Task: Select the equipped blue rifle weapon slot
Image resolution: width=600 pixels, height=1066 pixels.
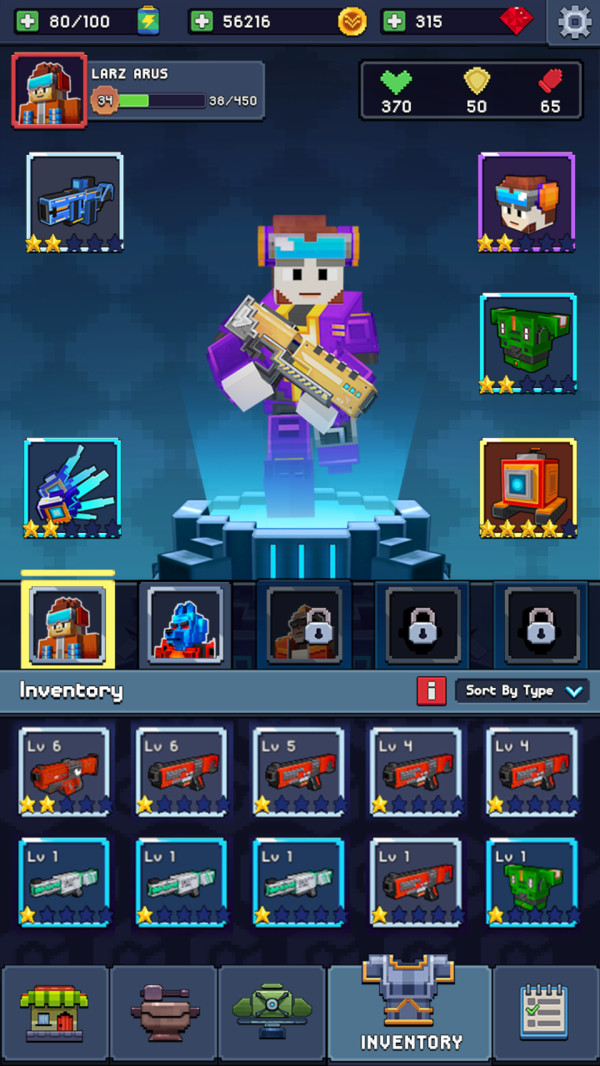Action: coord(75,202)
